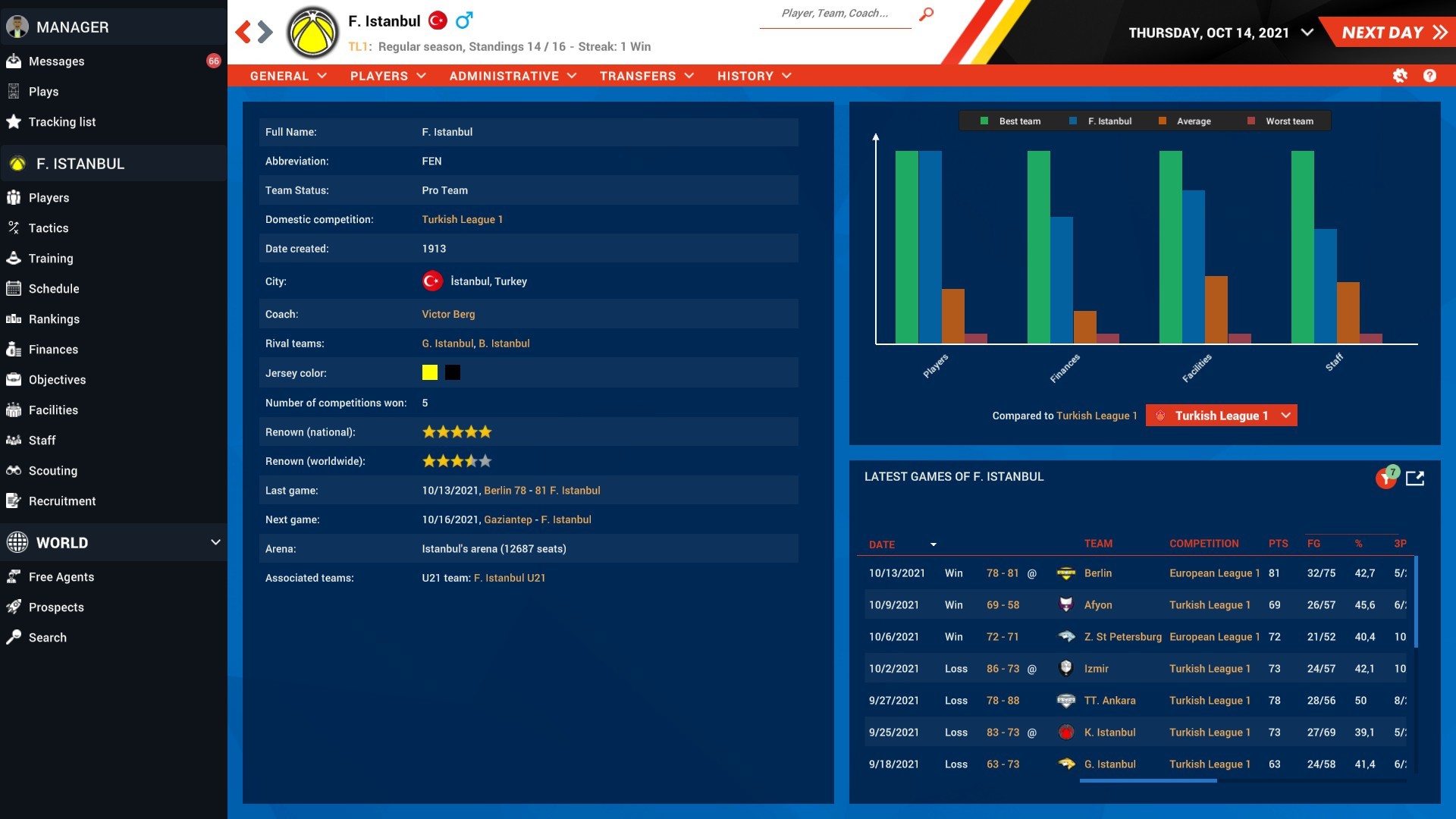1456x819 pixels.
Task: Collapse the WORLD section chevron
Action: (x=215, y=542)
